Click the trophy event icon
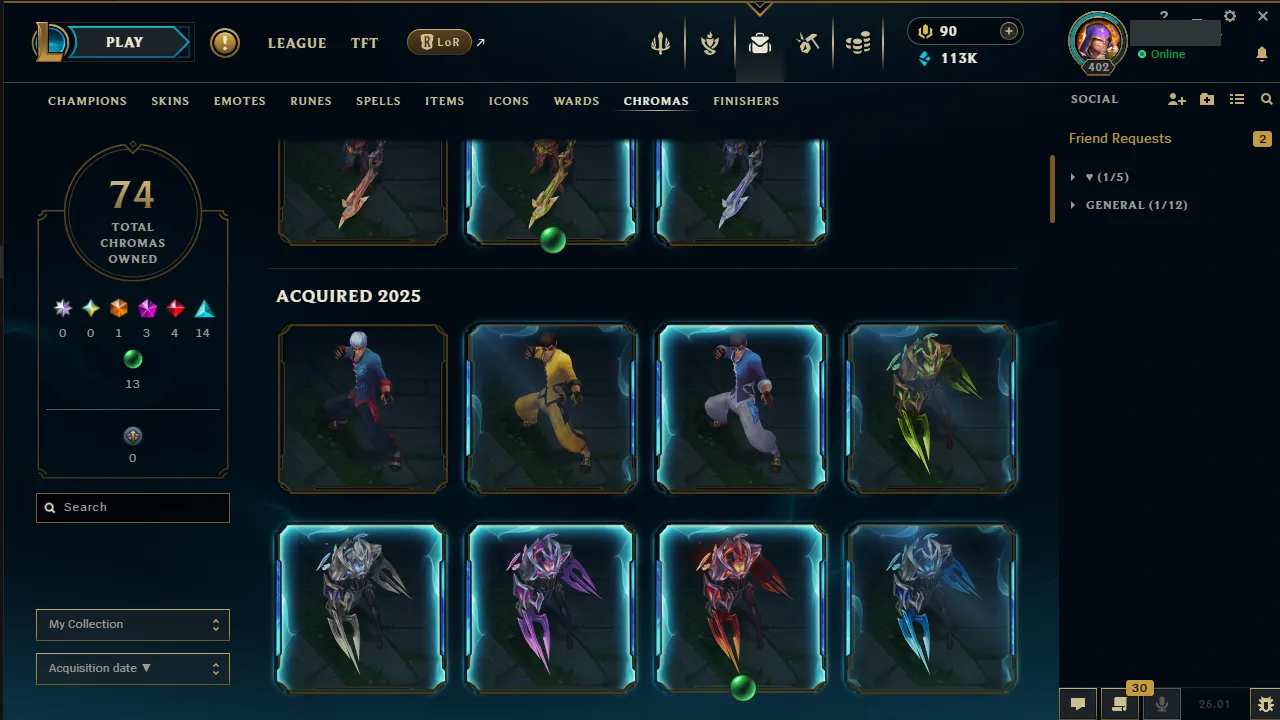 pyautogui.click(x=709, y=43)
